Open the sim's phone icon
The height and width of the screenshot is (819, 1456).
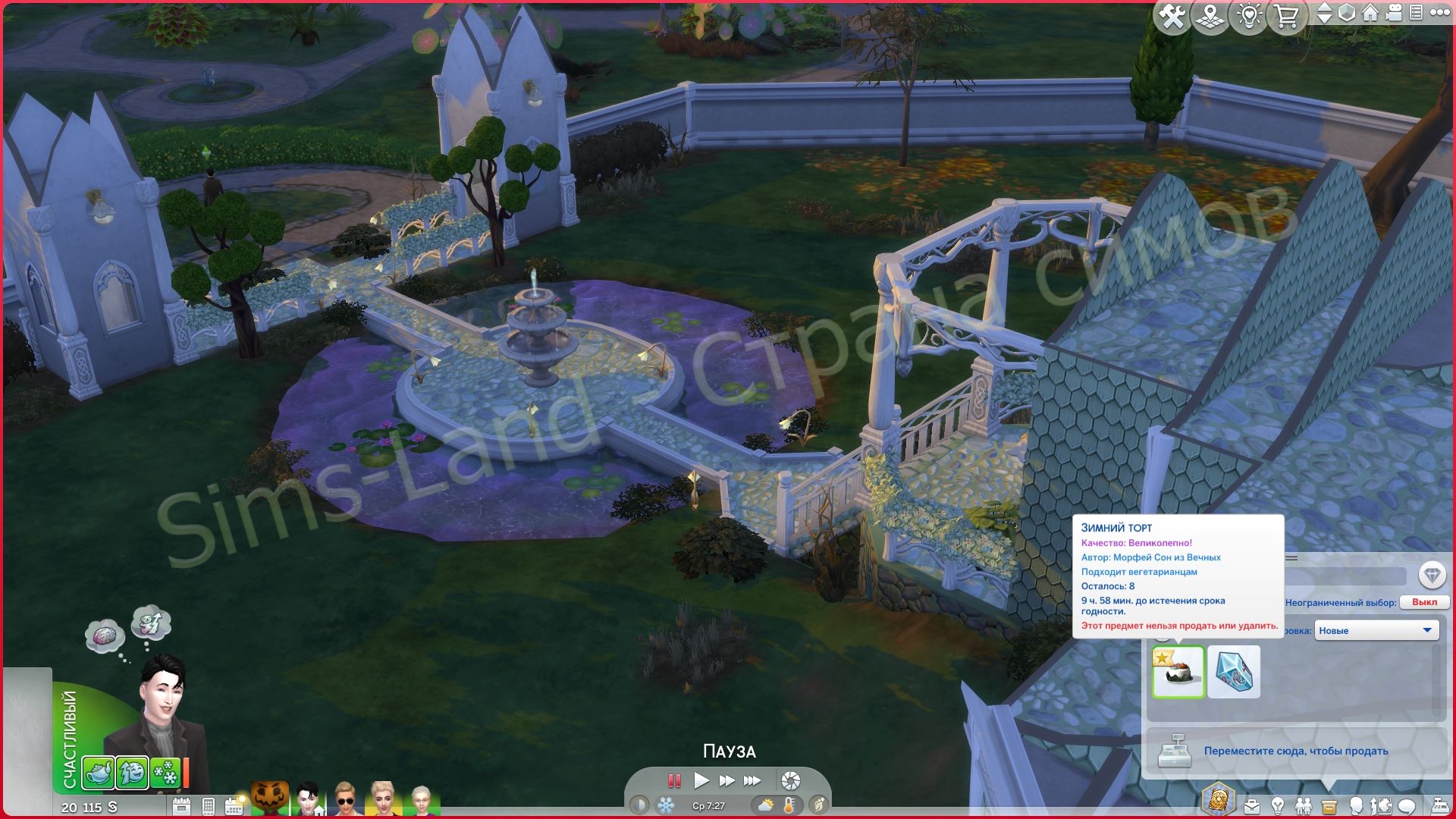pos(209,806)
